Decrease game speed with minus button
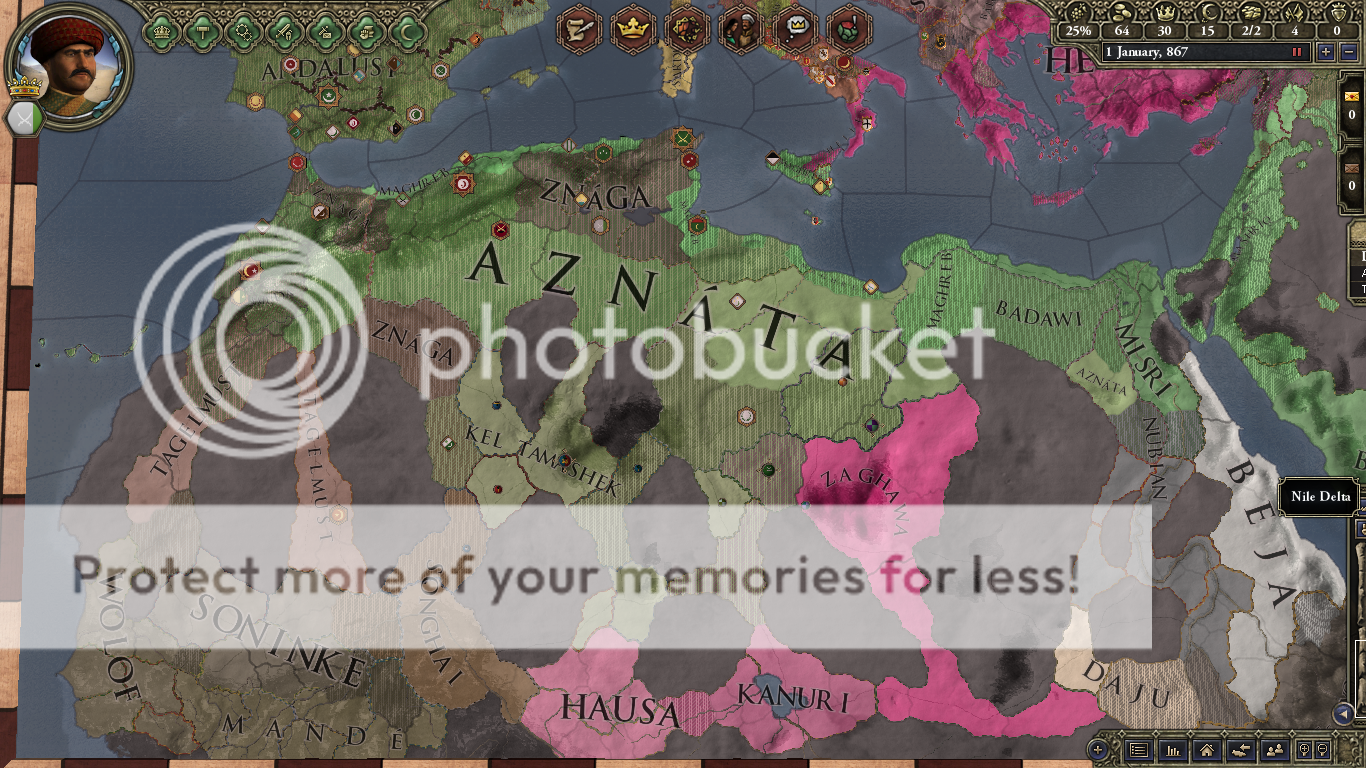Screen dimensions: 1366x768 tap(1348, 52)
